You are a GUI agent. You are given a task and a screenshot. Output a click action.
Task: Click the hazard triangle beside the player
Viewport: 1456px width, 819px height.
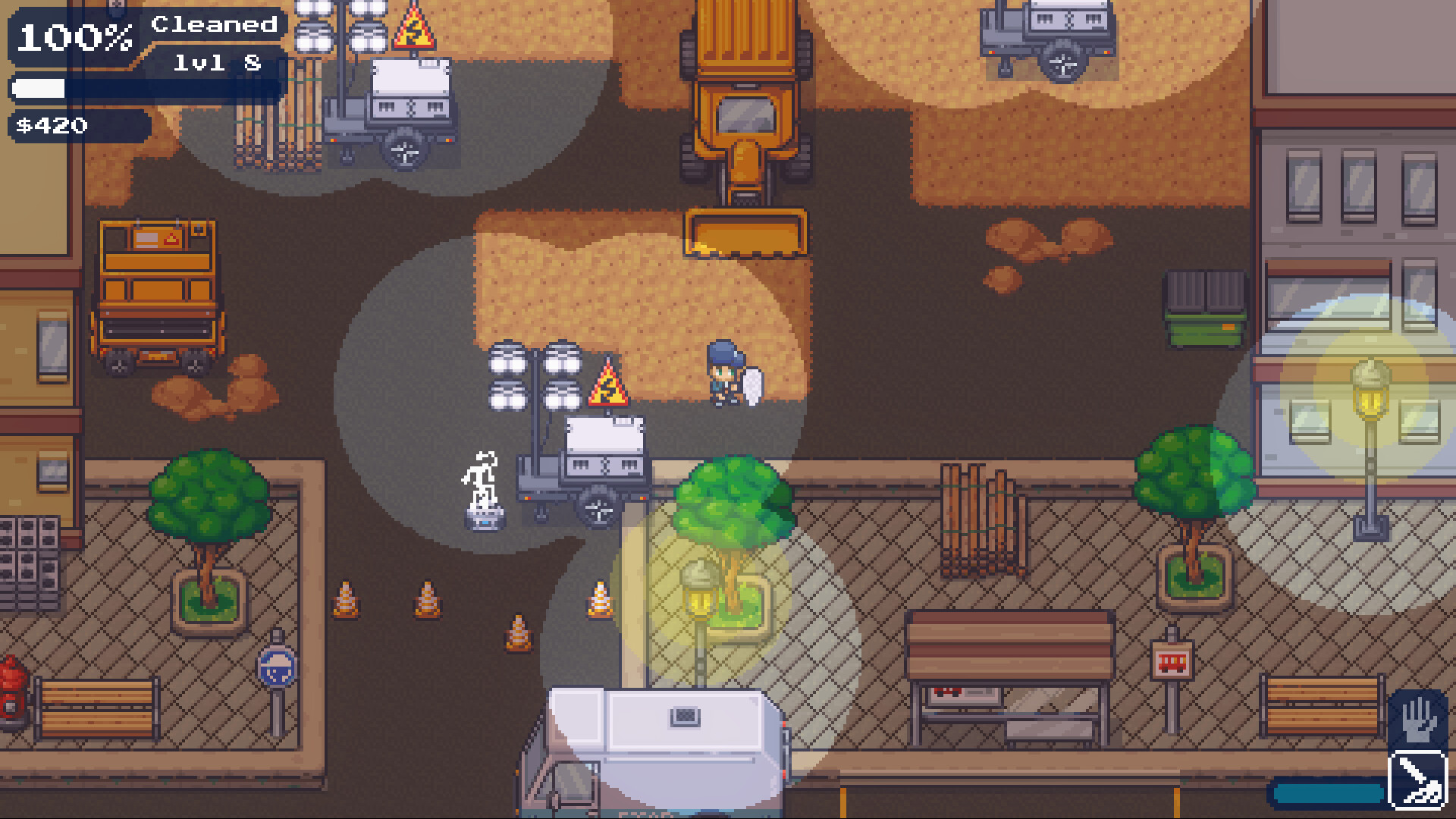607,387
